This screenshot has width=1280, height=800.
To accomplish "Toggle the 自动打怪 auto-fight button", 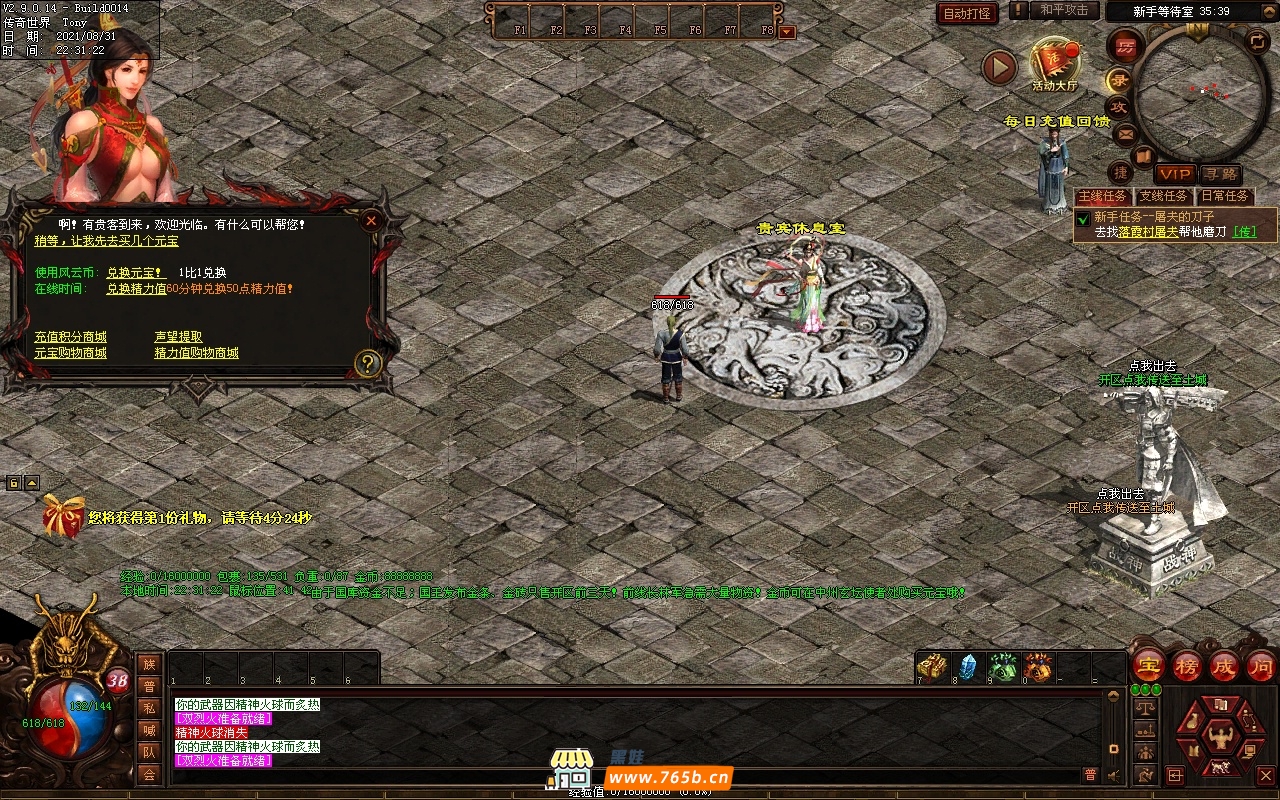I will [967, 13].
